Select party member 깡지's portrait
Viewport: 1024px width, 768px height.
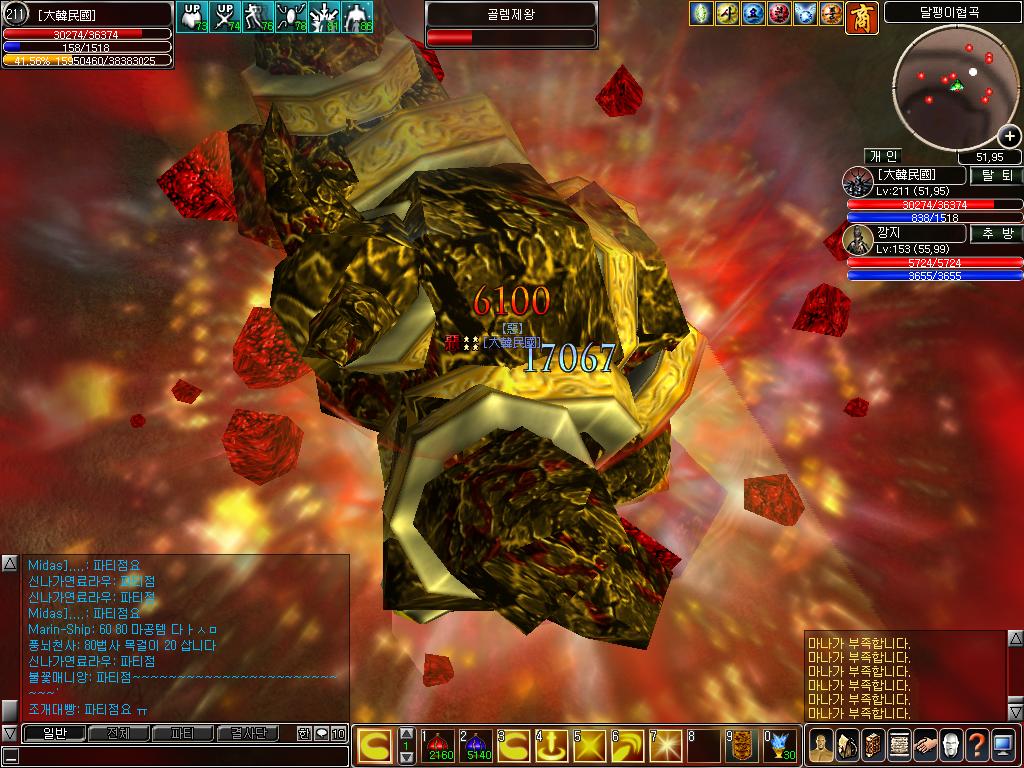click(858, 240)
